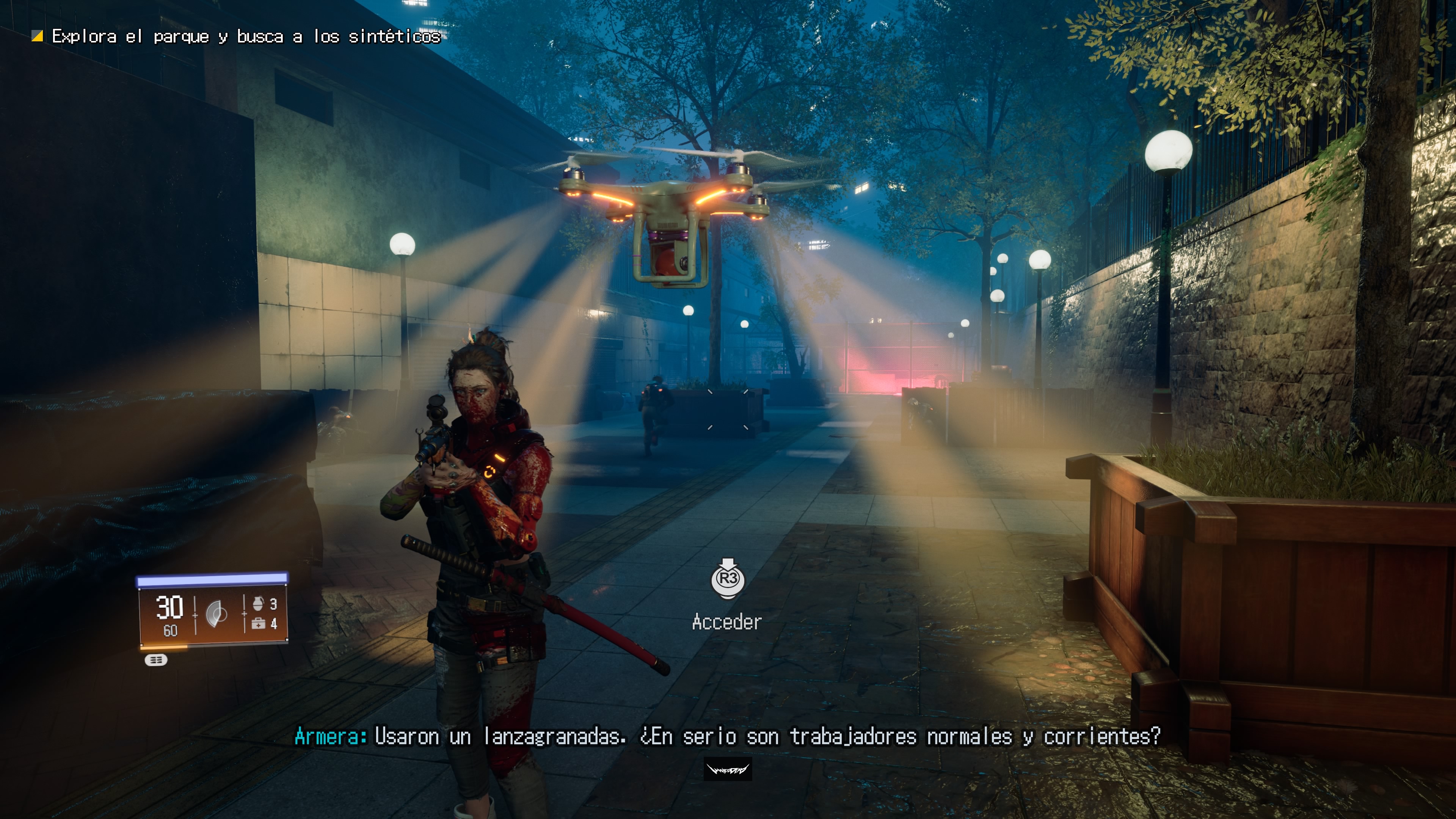Screen dimensions: 1456x819
Task: Select the grenade icon in the HUD
Action: coord(258,604)
